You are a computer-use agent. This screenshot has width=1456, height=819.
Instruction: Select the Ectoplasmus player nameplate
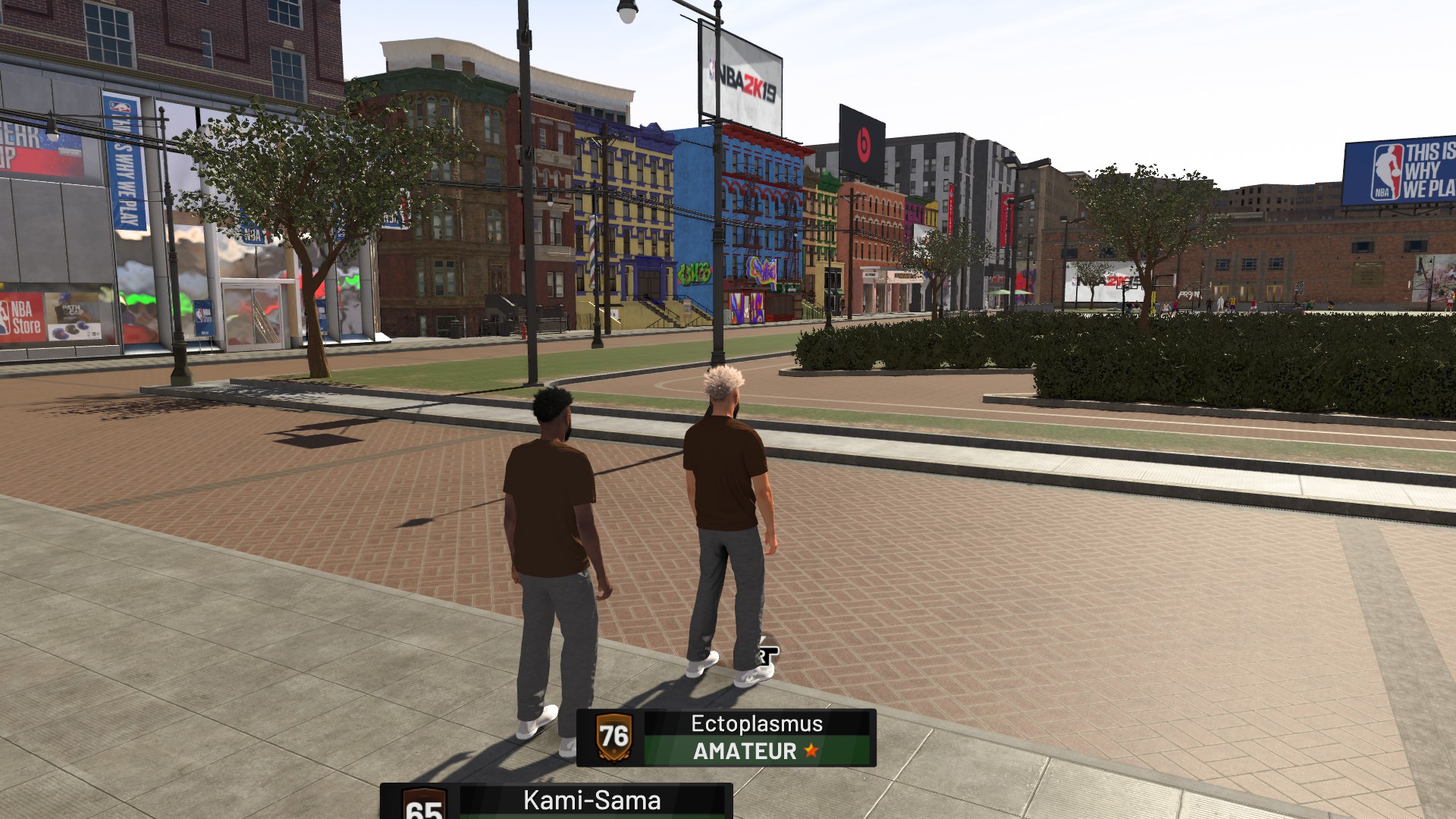pyautogui.click(x=726, y=737)
